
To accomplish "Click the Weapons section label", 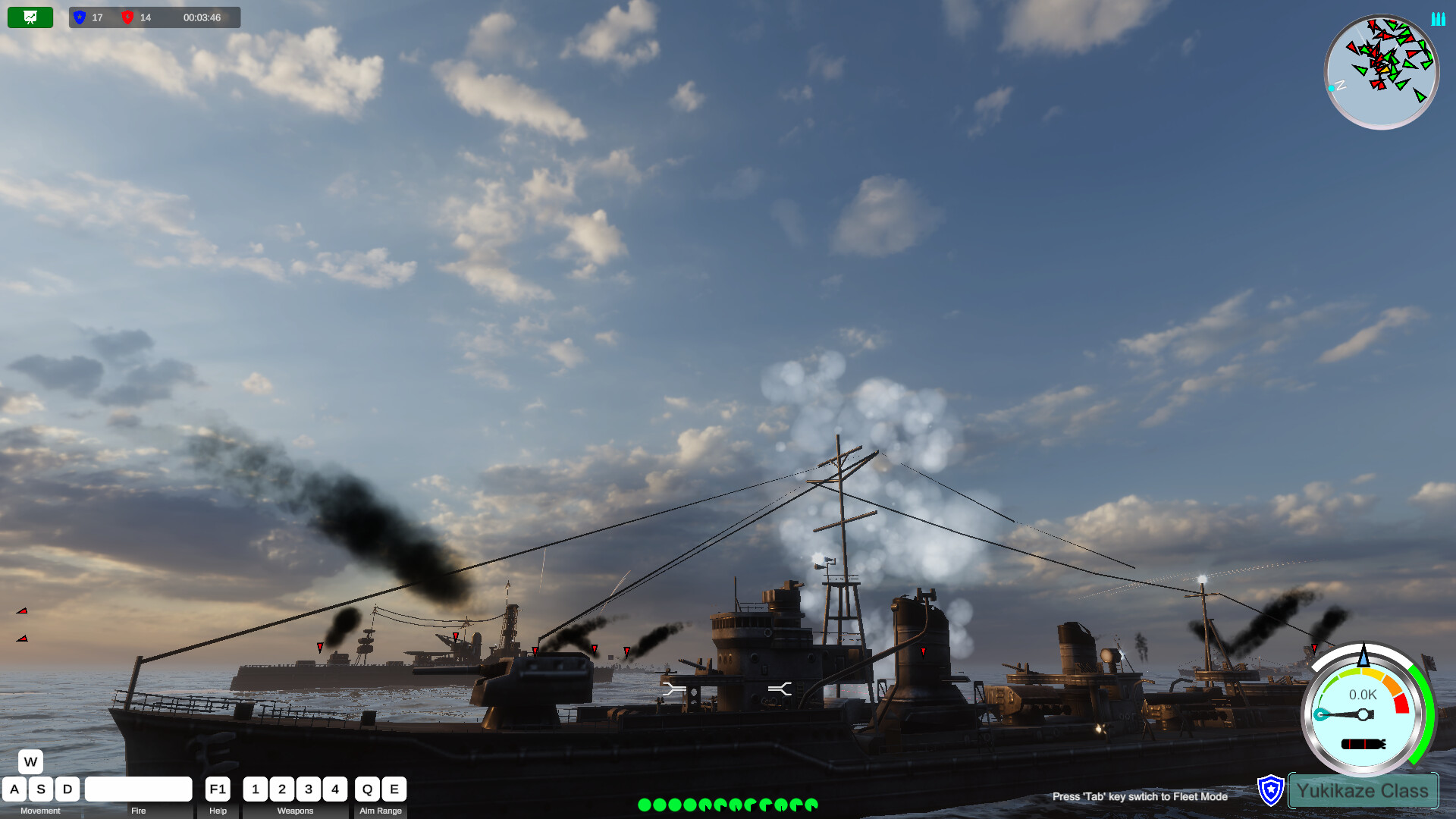I will 295,811.
